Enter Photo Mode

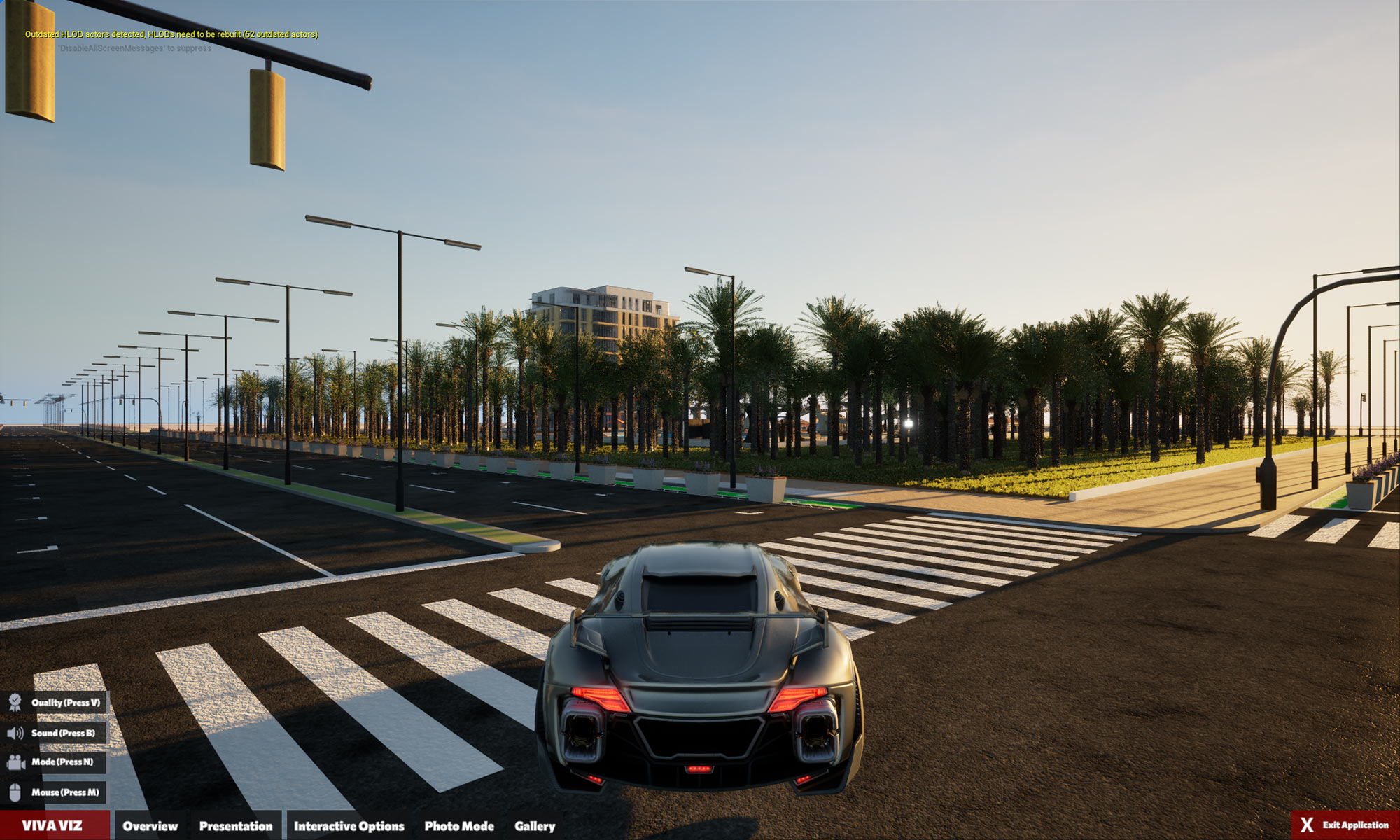click(x=459, y=826)
